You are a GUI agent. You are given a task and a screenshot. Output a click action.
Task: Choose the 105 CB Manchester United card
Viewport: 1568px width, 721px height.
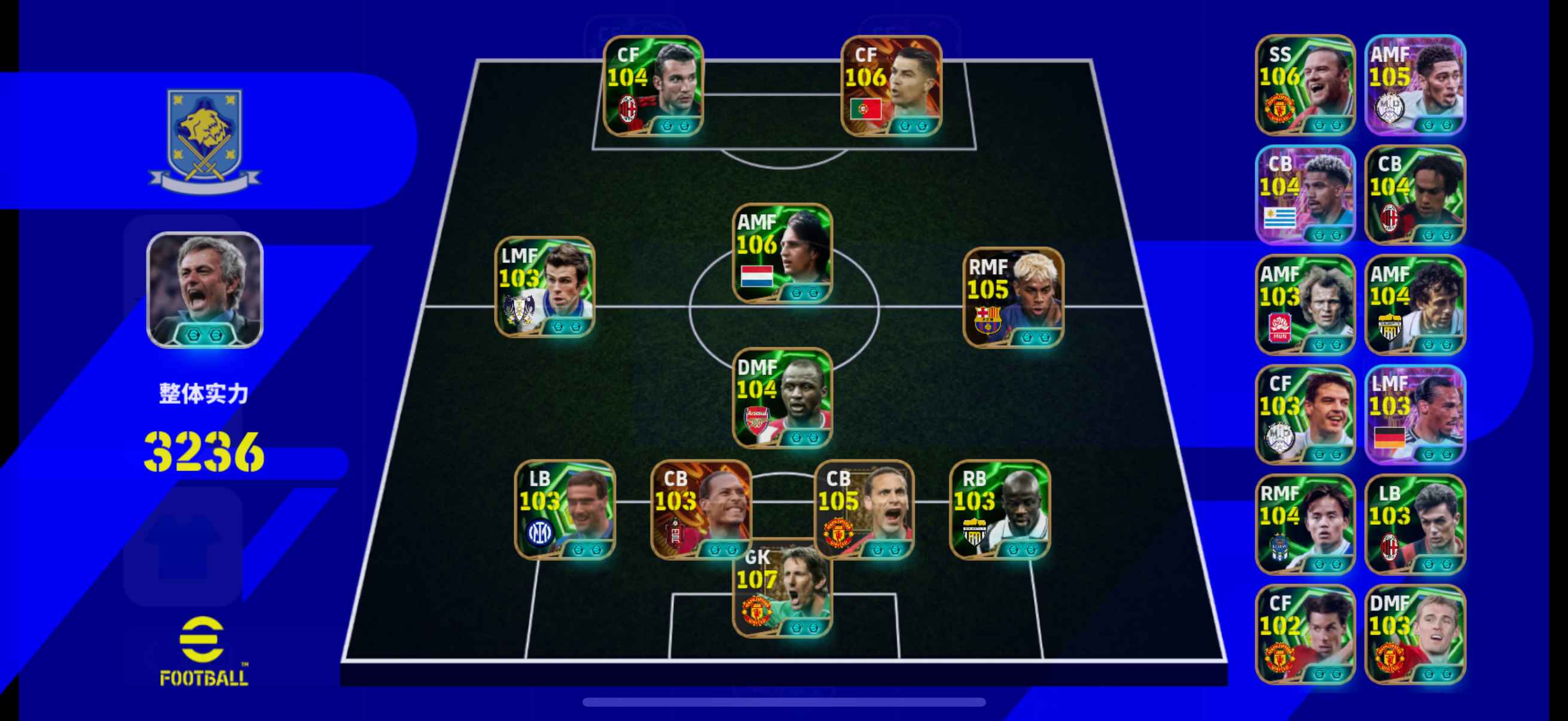point(864,509)
